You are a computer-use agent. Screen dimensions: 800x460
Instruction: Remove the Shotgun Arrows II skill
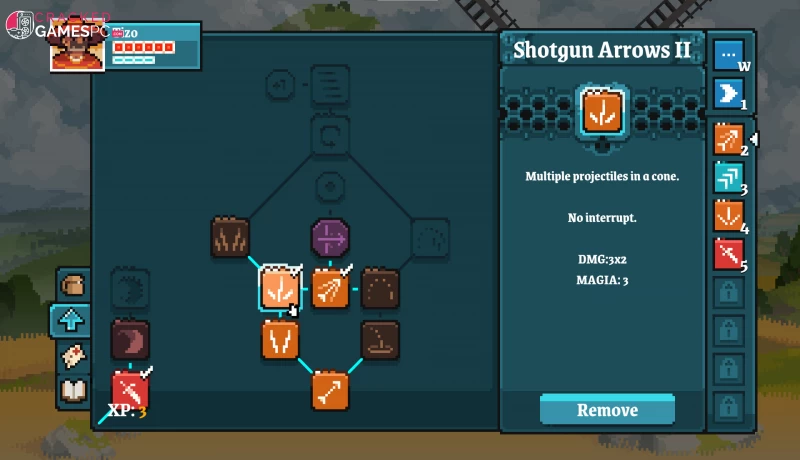(607, 410)
